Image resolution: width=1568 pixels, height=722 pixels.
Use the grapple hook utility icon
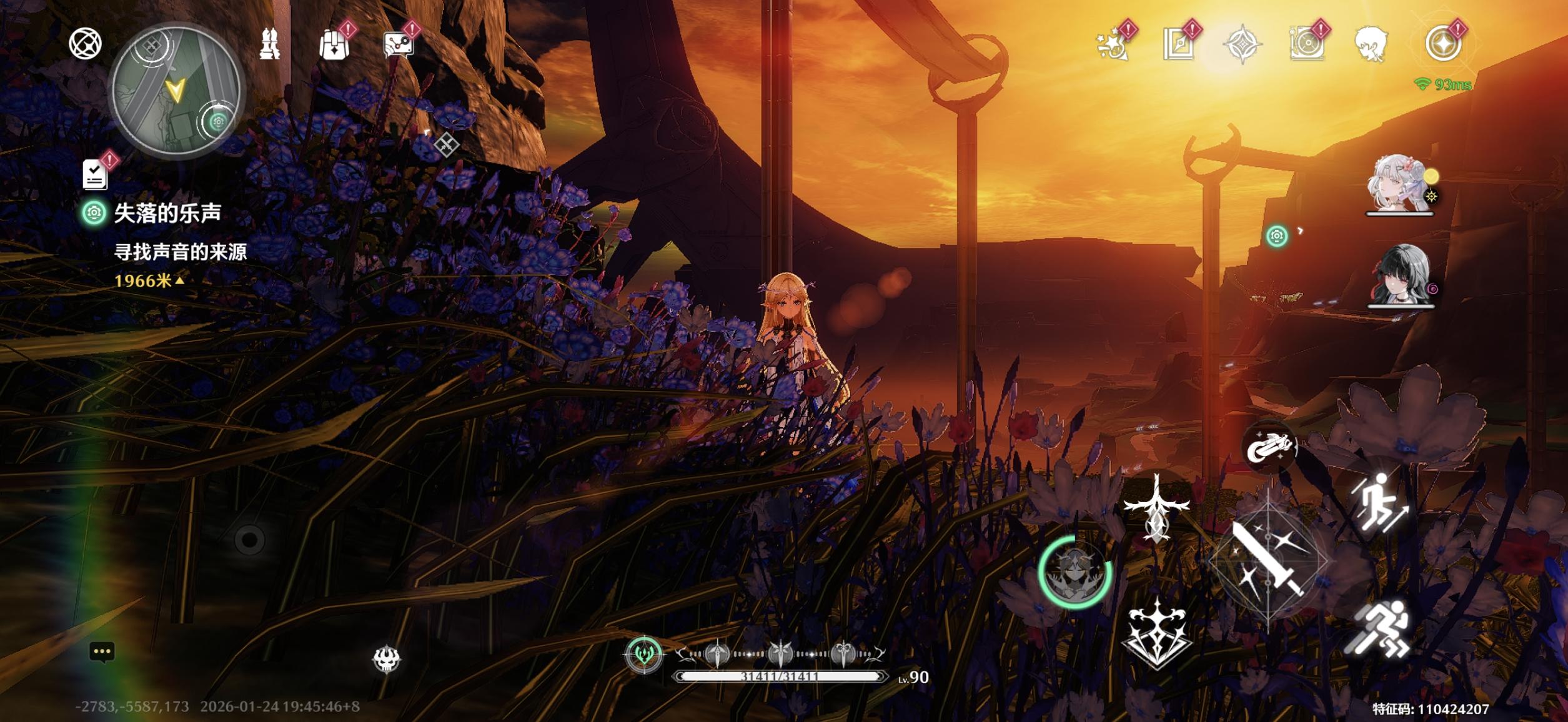1269,447
